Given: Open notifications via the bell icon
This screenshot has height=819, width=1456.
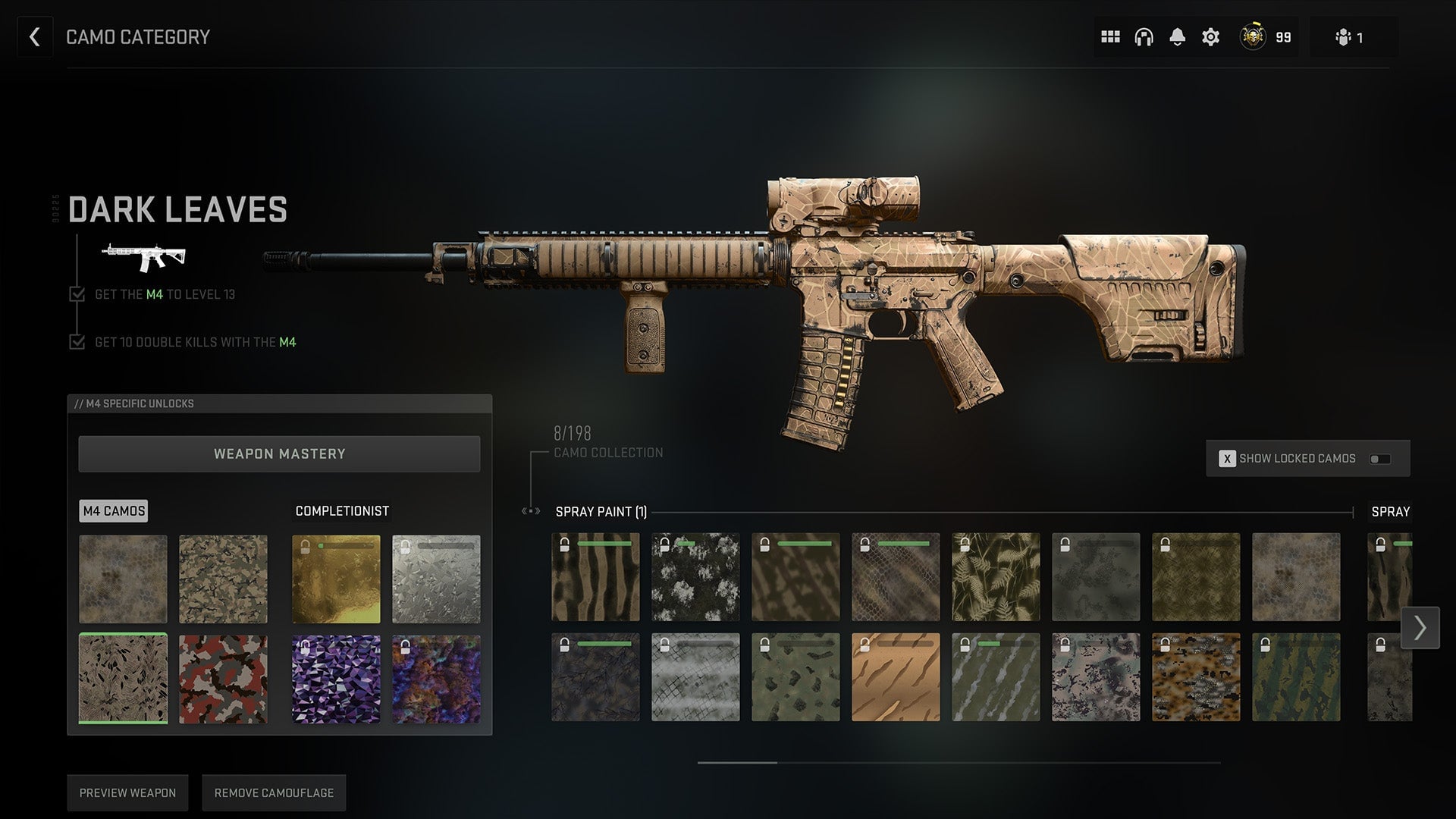Looking at the screenshot, I should (x=1178, y=36).
